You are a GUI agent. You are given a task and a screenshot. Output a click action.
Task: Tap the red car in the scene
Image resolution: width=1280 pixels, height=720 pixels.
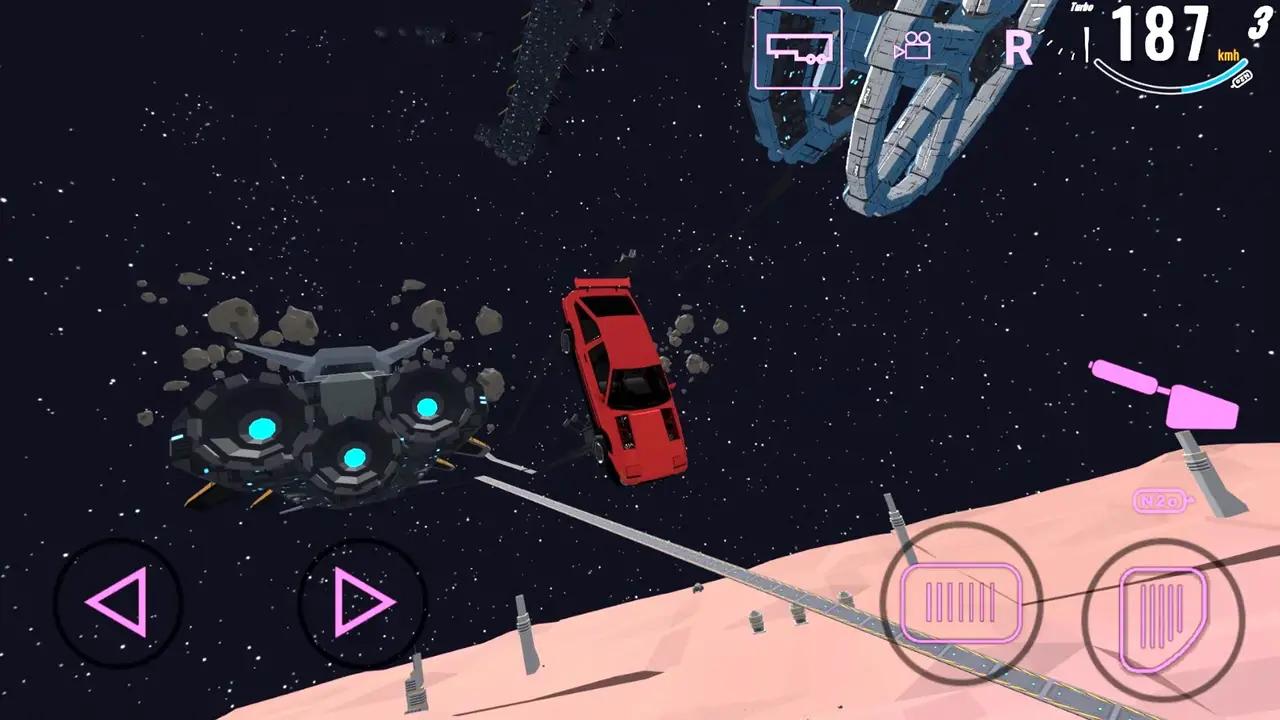625,380
